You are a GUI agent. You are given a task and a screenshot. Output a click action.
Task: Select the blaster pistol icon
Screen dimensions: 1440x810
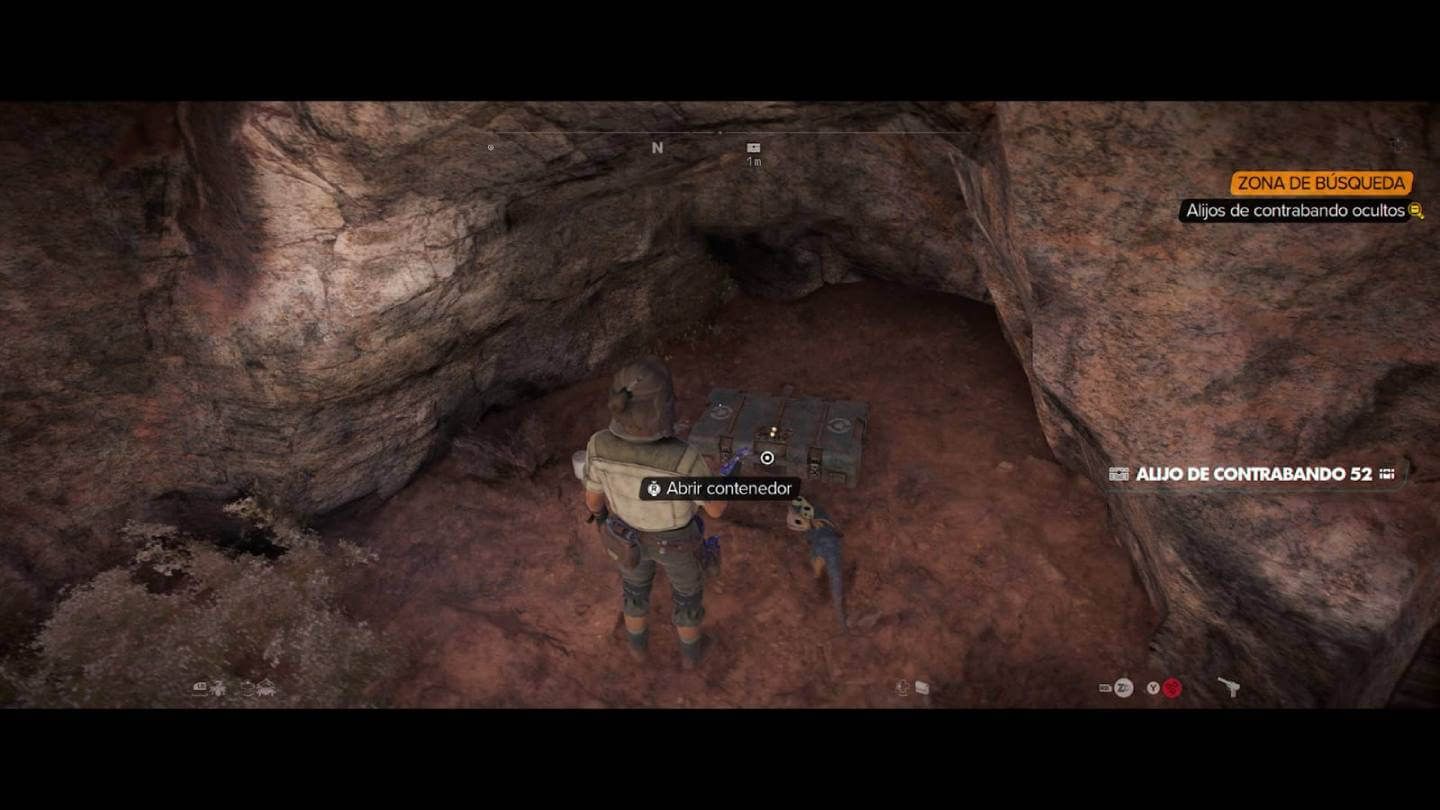[1228, 687]
